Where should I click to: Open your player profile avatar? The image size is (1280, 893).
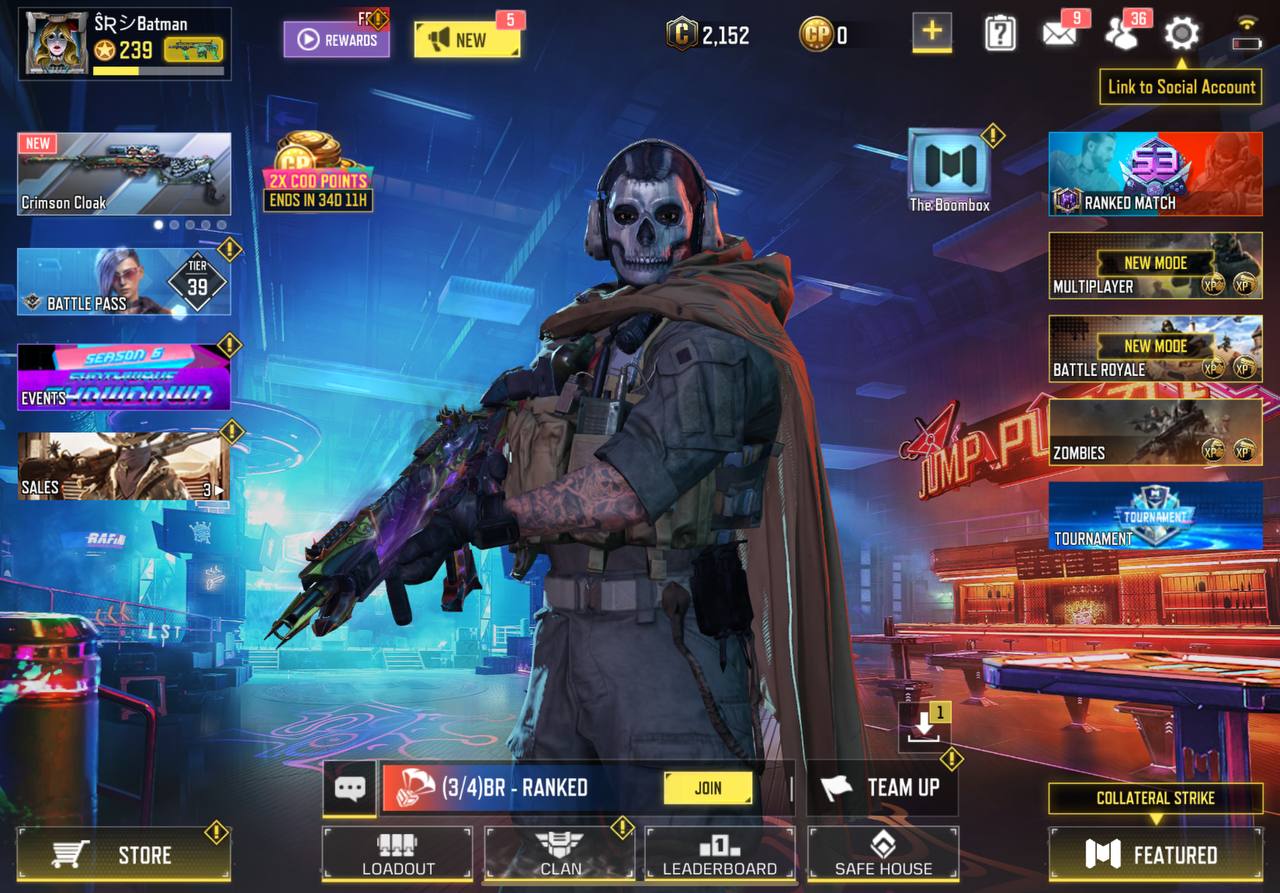click(55, 40)
